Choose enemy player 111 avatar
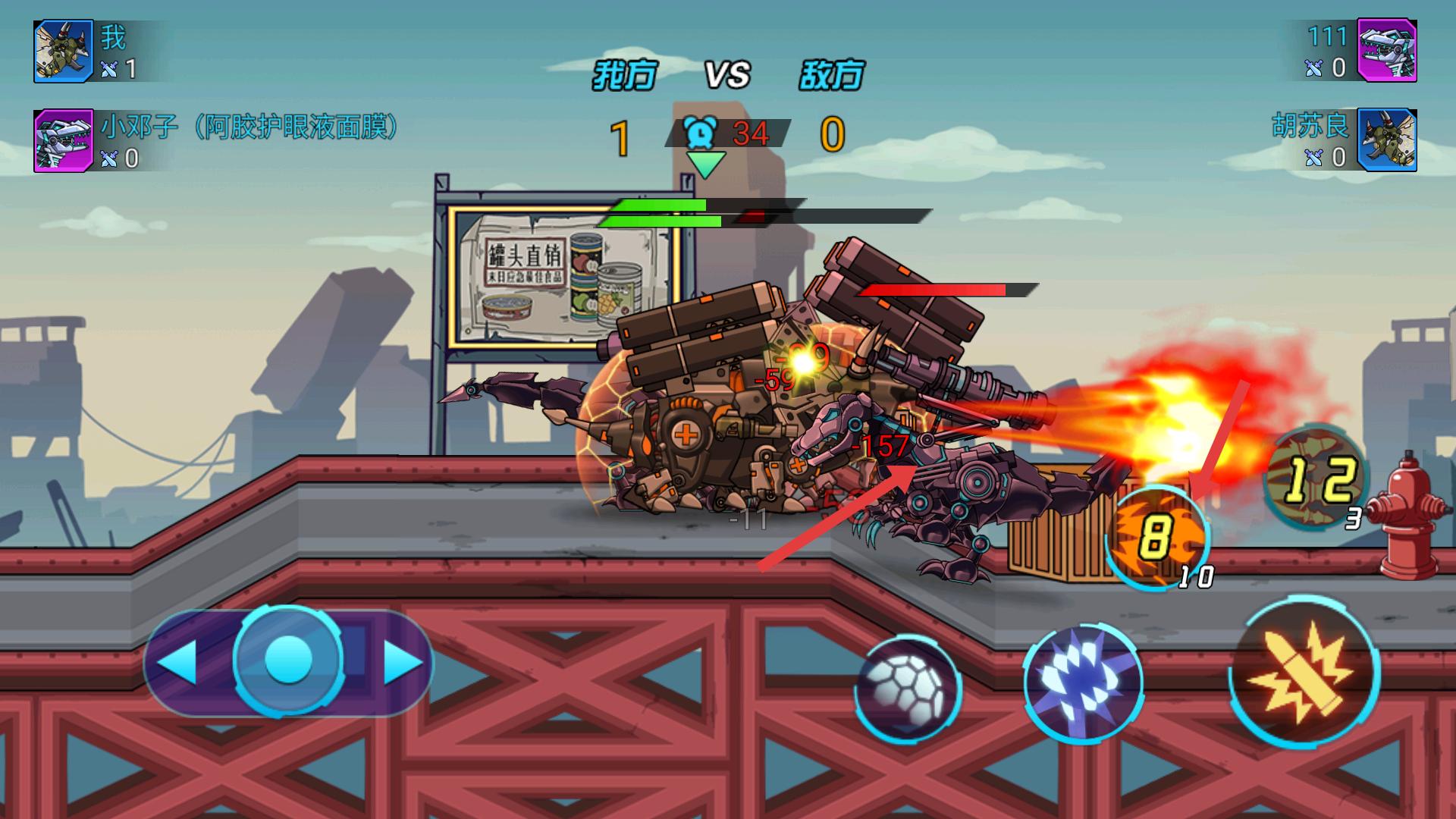This screenshot has height=819, width=1456. 1386,51
